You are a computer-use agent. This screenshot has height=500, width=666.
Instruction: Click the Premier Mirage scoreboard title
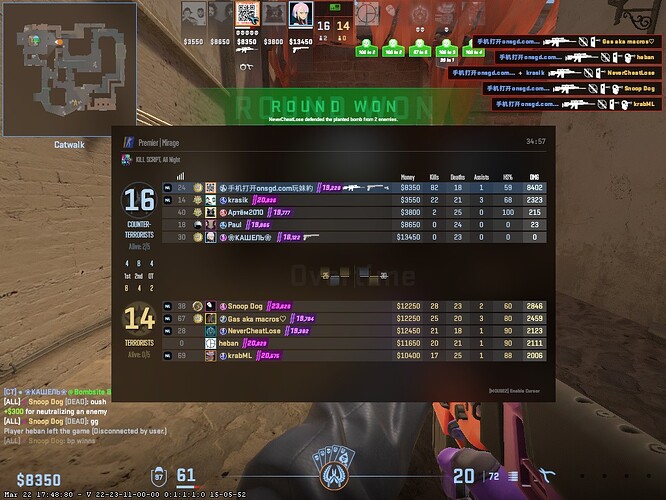(166, 142)
